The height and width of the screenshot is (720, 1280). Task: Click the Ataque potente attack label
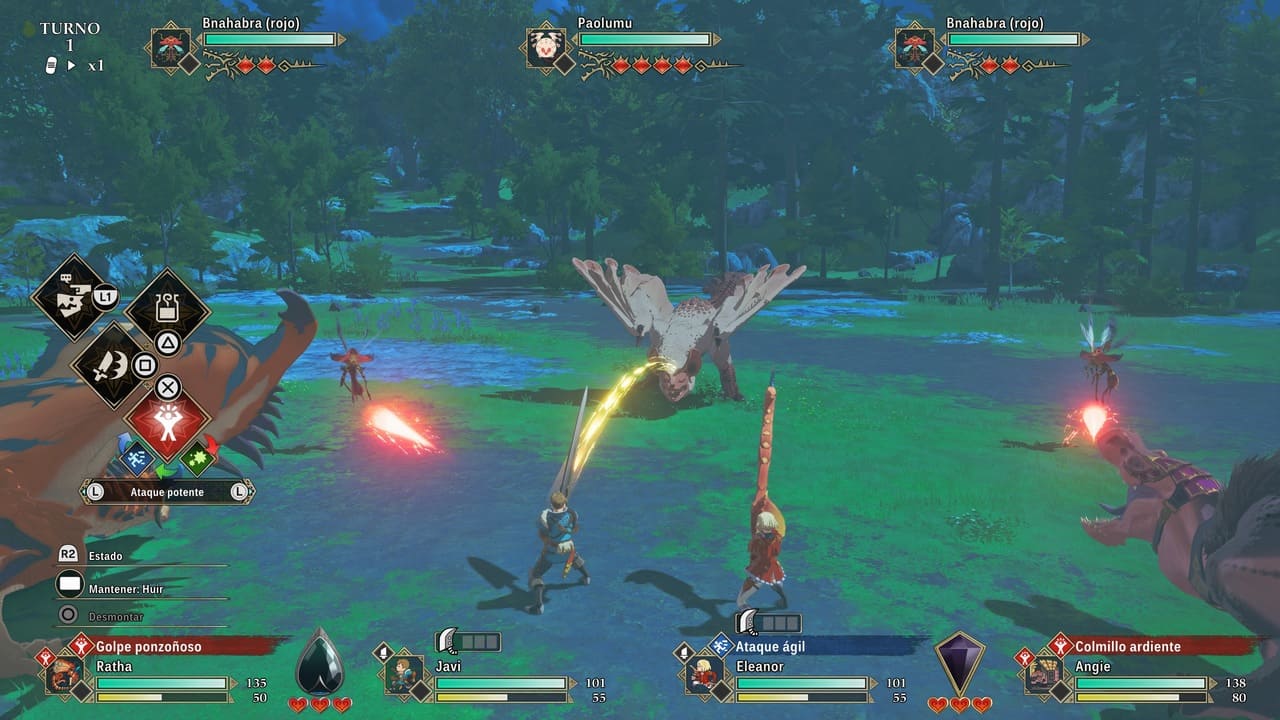tap(167, 492)
